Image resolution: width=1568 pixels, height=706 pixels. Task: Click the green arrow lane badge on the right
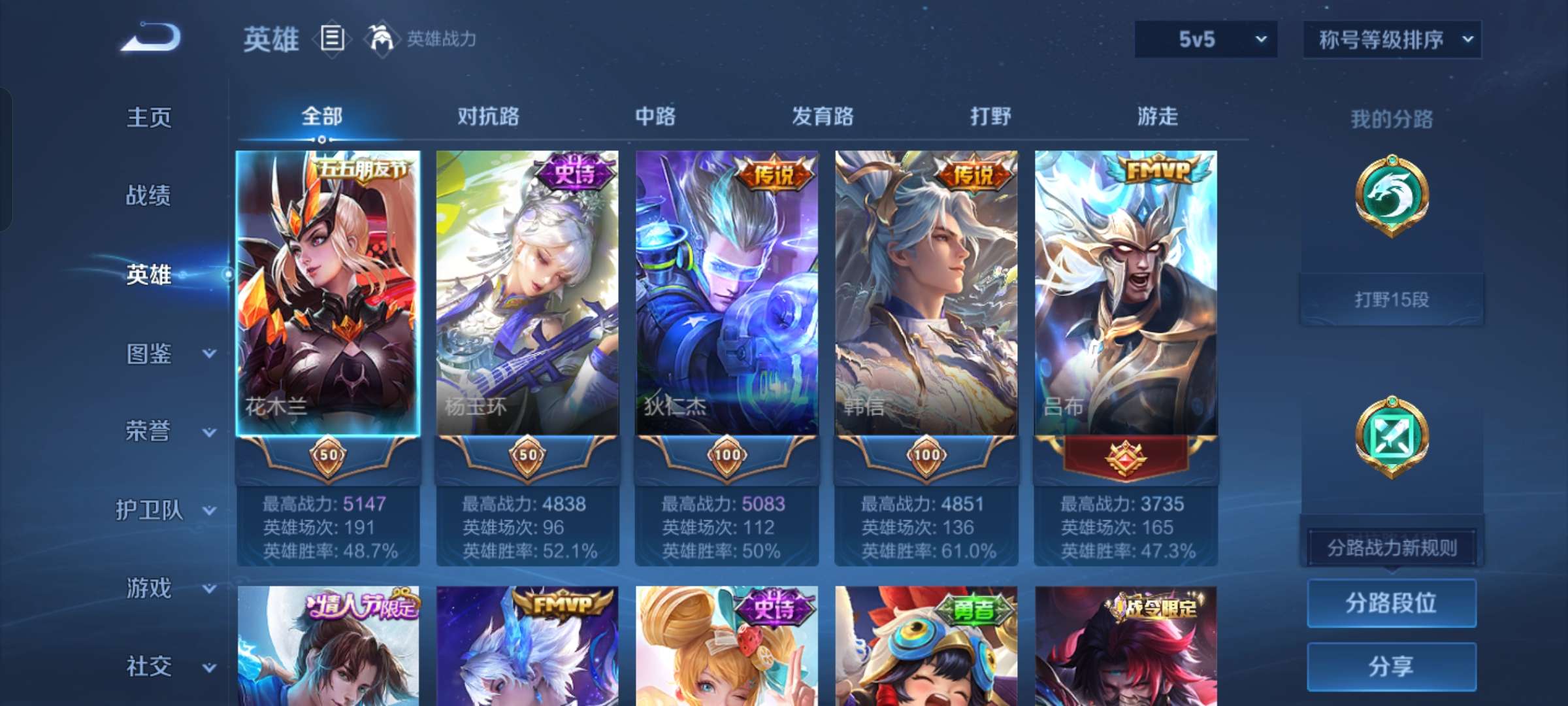coord(1392,435)
